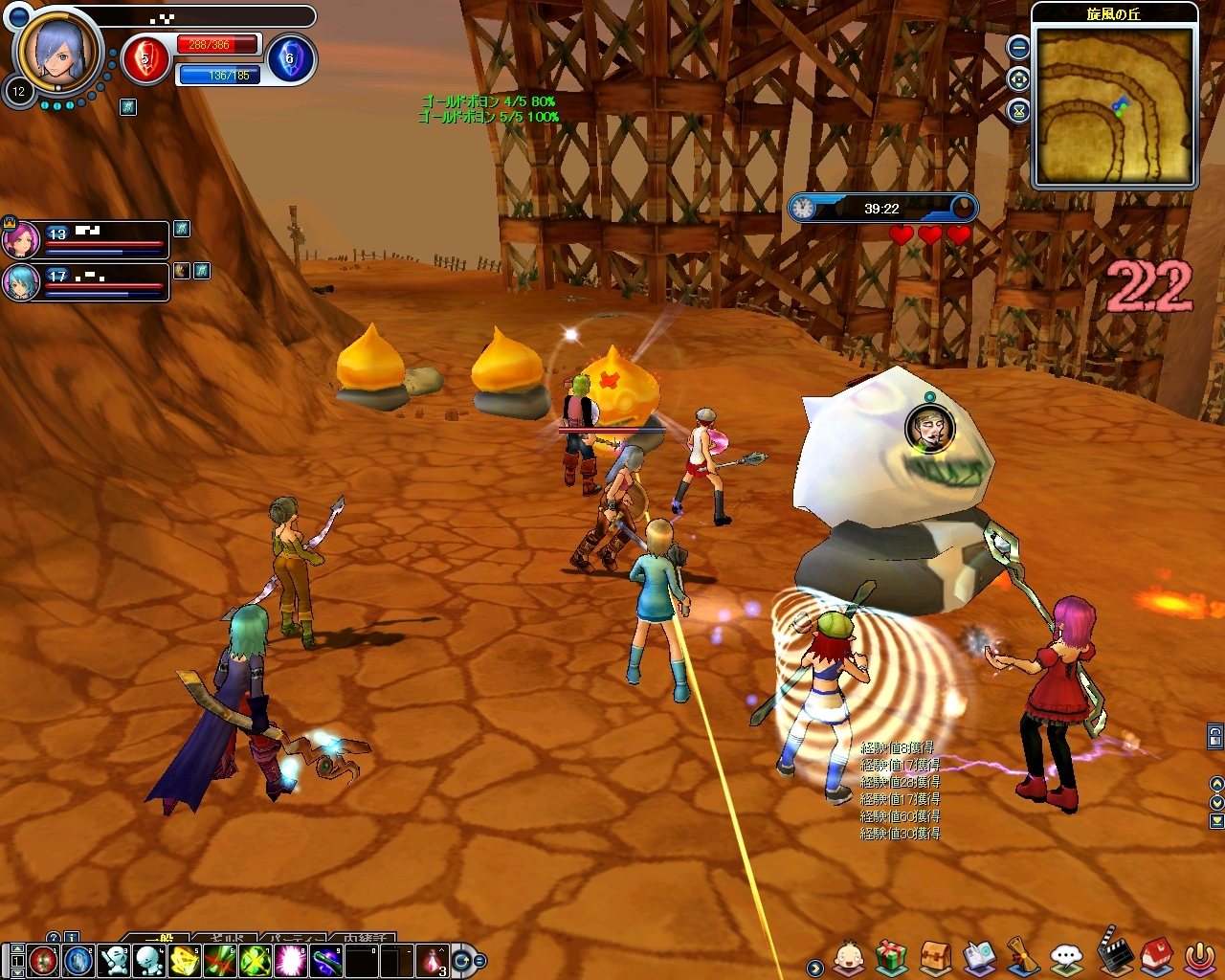Use the red gem in hotbar slot 1

pos(43,959)
